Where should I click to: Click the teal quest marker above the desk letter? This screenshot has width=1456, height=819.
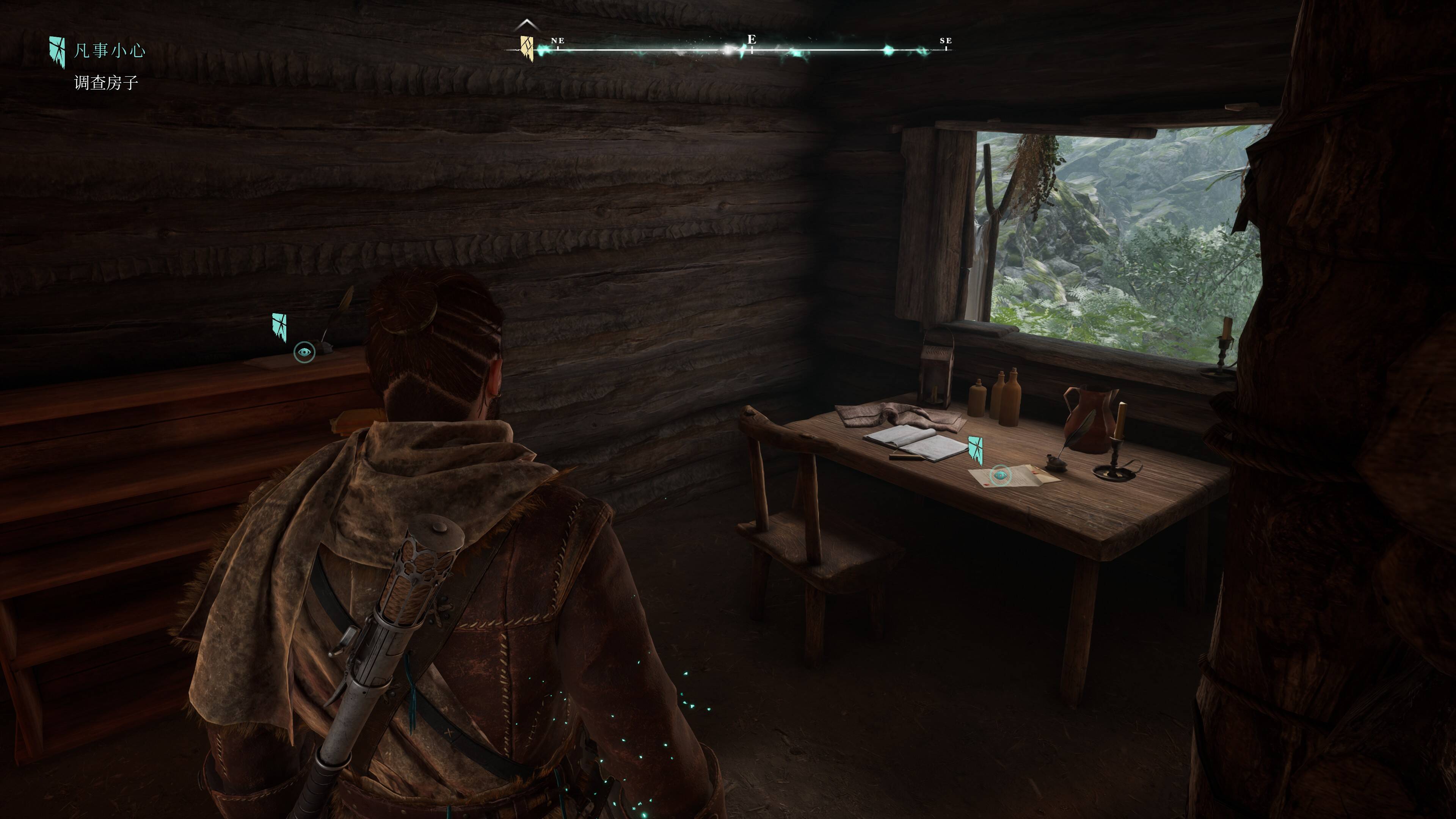[976, 450]
